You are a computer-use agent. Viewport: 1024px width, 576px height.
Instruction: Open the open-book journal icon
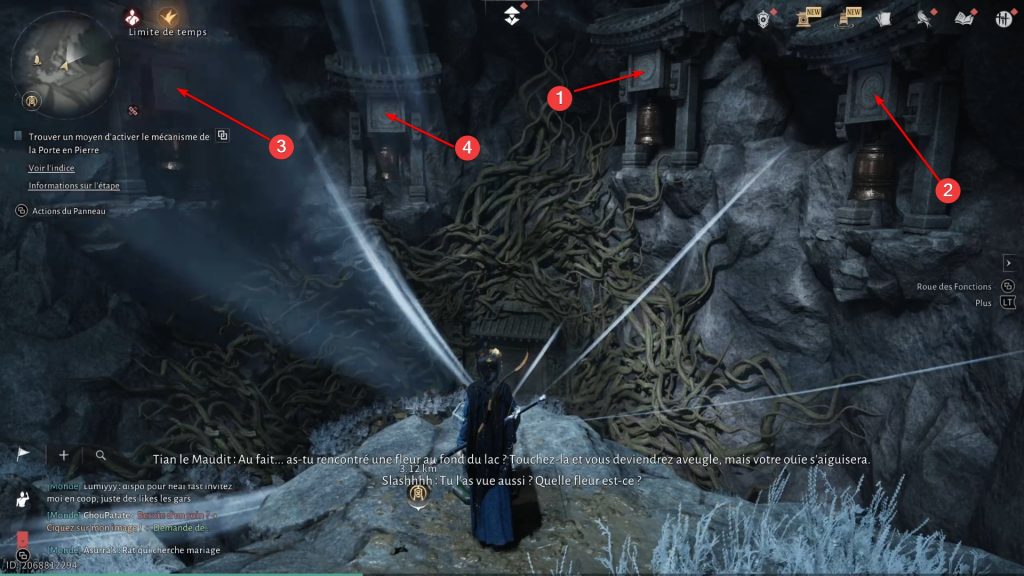coord(963,18)
